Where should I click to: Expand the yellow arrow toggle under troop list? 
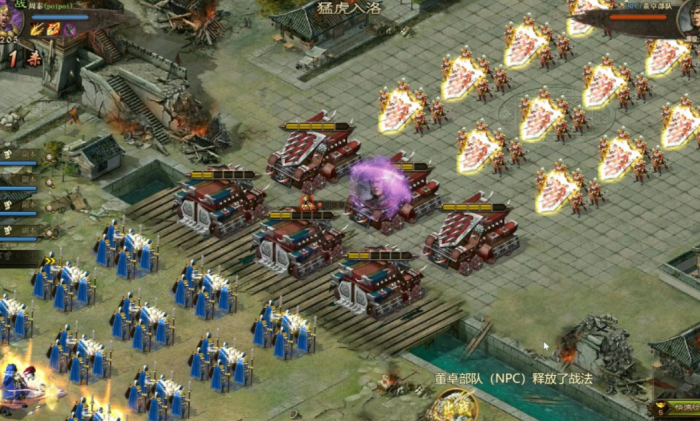click(50, 261)
